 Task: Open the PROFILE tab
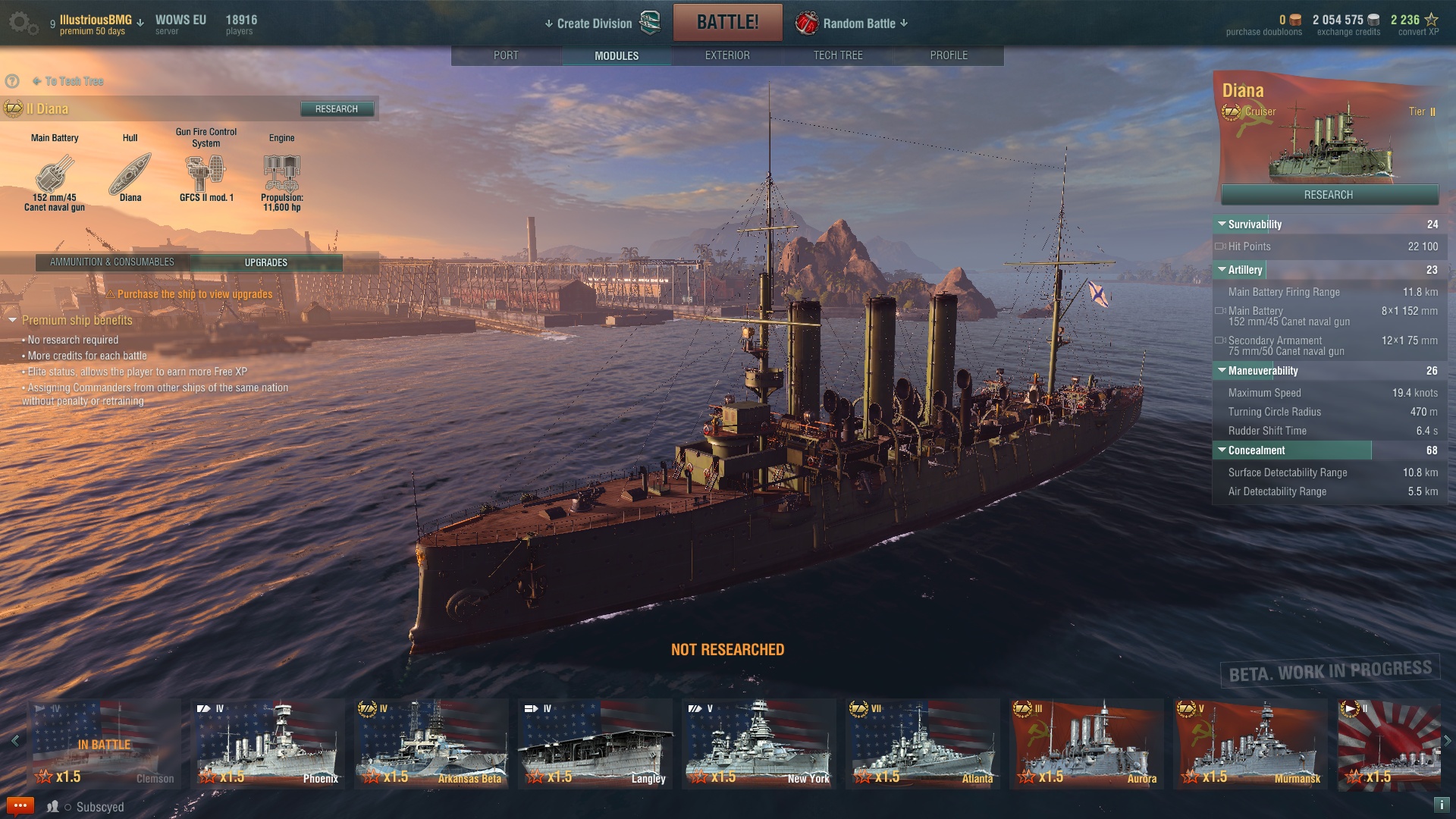coord(949,55)
